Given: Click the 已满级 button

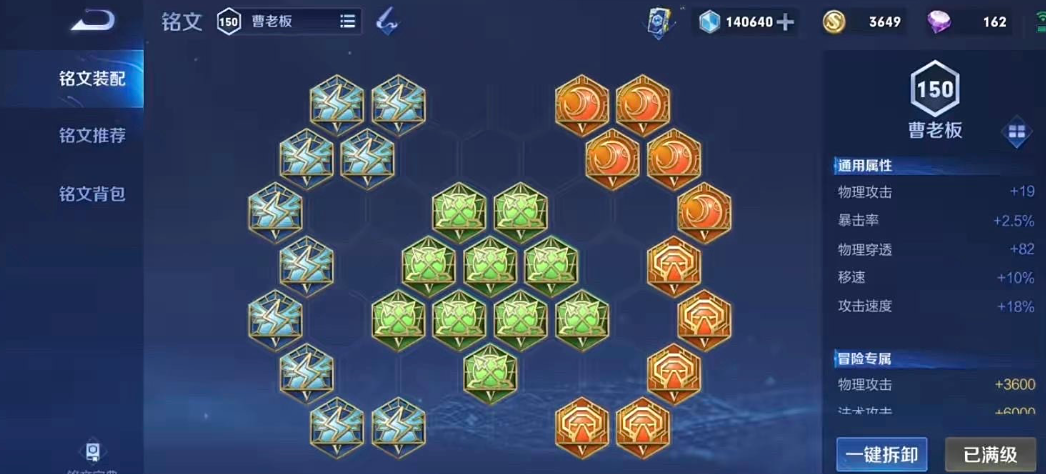Looking at the screenshot, I should click(x=990, y=454).
